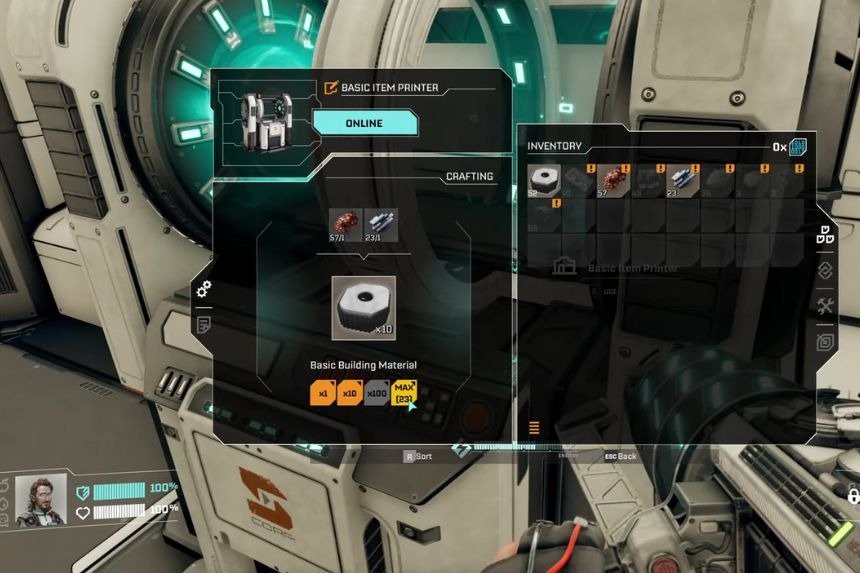The height and width of the screenshot is (573, 860).
Task: Select the metal bars stack of 23
Action: click(x=682, y=181)
